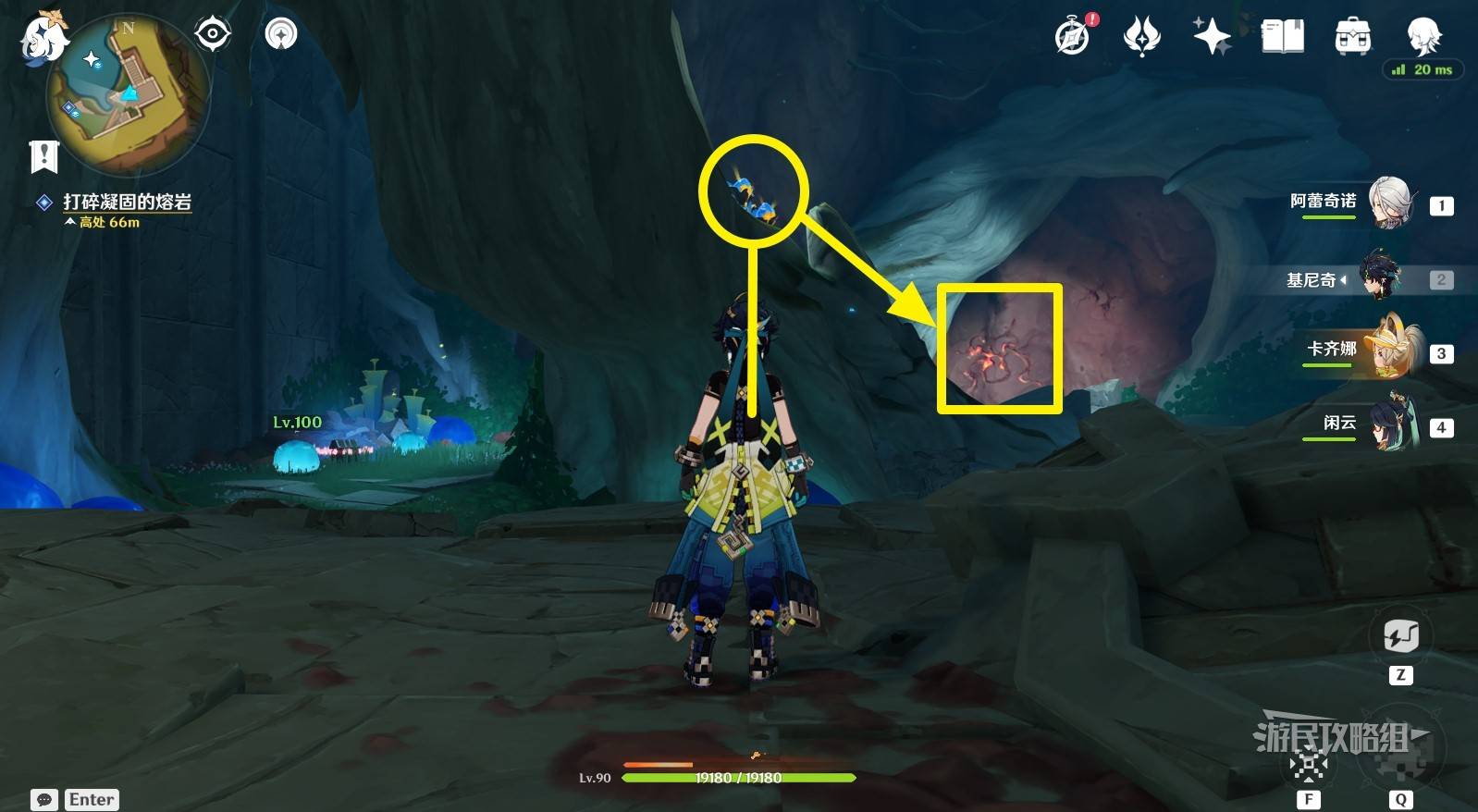Switch to party member 闲云
1478x812 pixels.
1388,425
